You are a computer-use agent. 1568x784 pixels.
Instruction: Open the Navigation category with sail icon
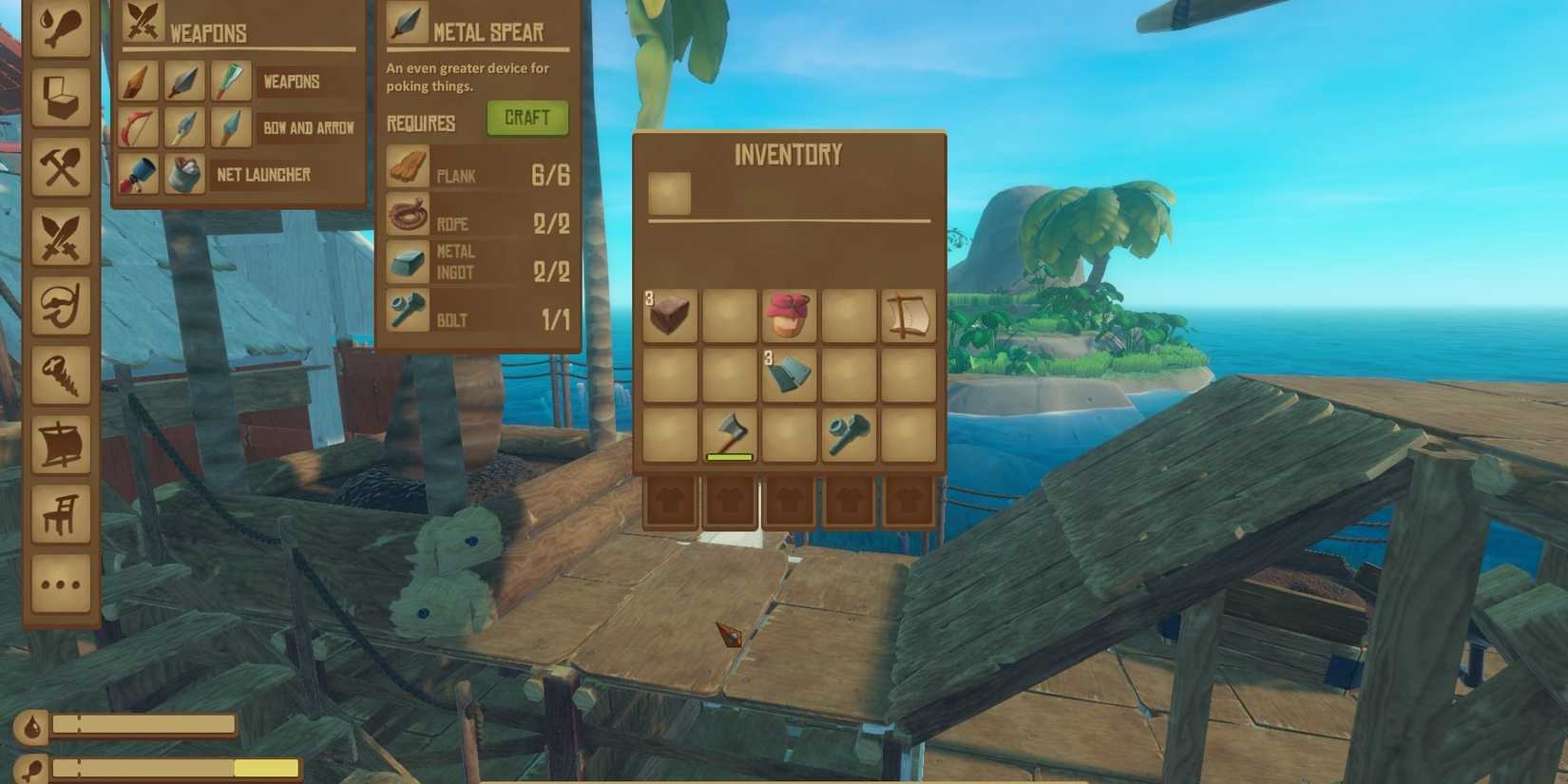tap(60, 442)
